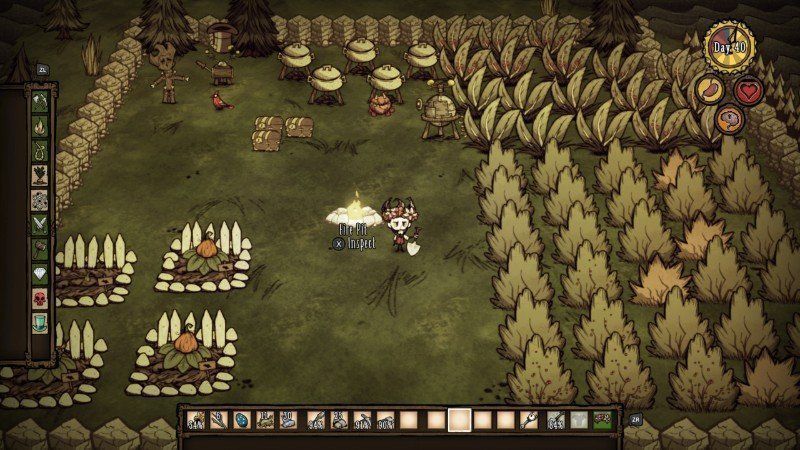Open the Tools crafting tab
The width and height of the screenshot is (800, 450).
(x=41, y=100)
